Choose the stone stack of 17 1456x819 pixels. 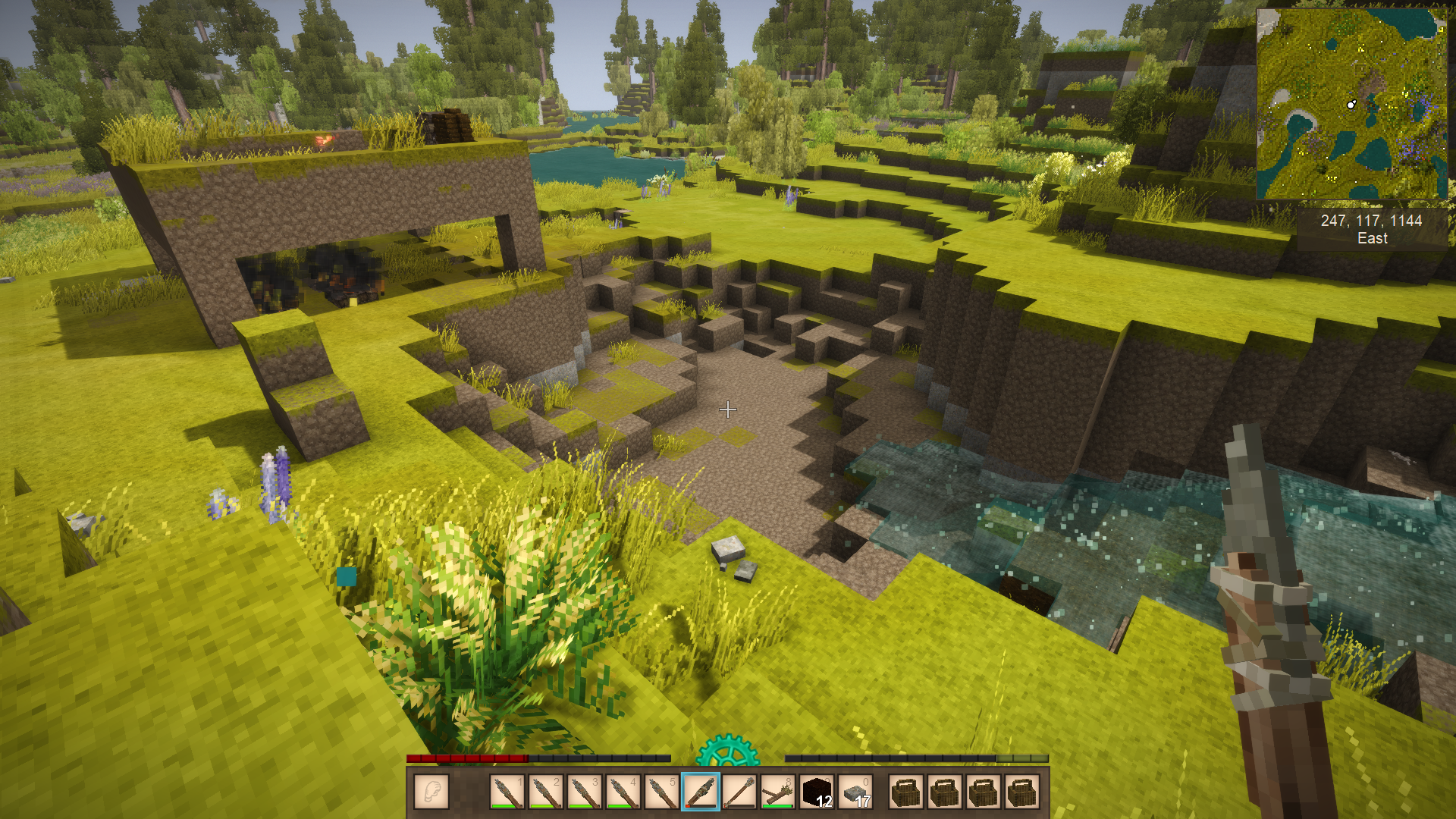tap(855, 792)
